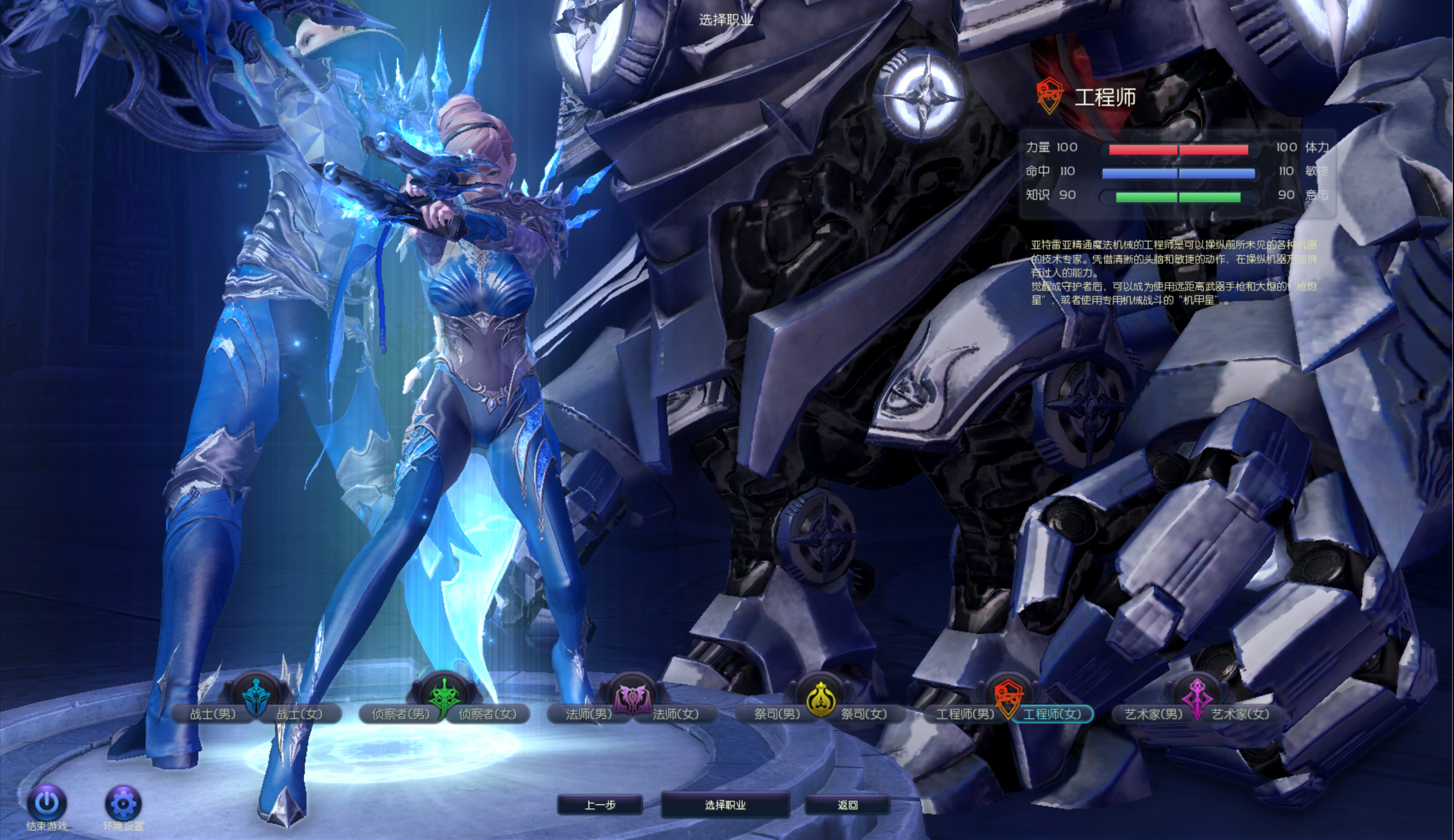
Task: Click the 返回 button
Action: point(847,805)
